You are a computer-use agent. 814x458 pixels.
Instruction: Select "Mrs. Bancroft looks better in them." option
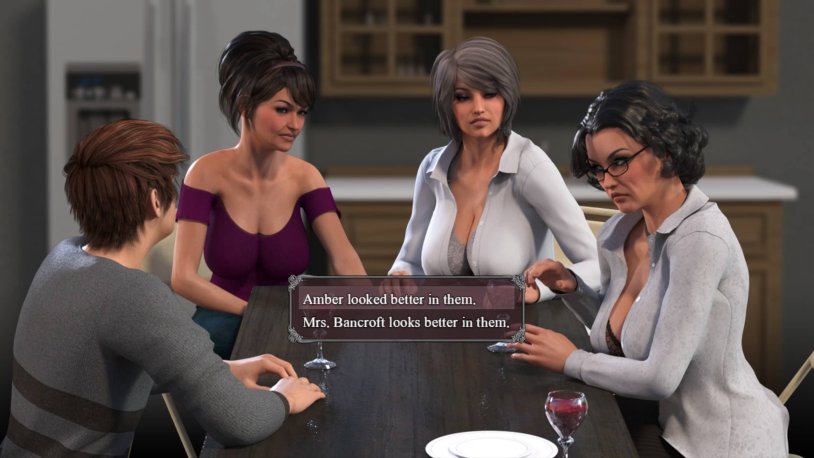pos(406,322)
